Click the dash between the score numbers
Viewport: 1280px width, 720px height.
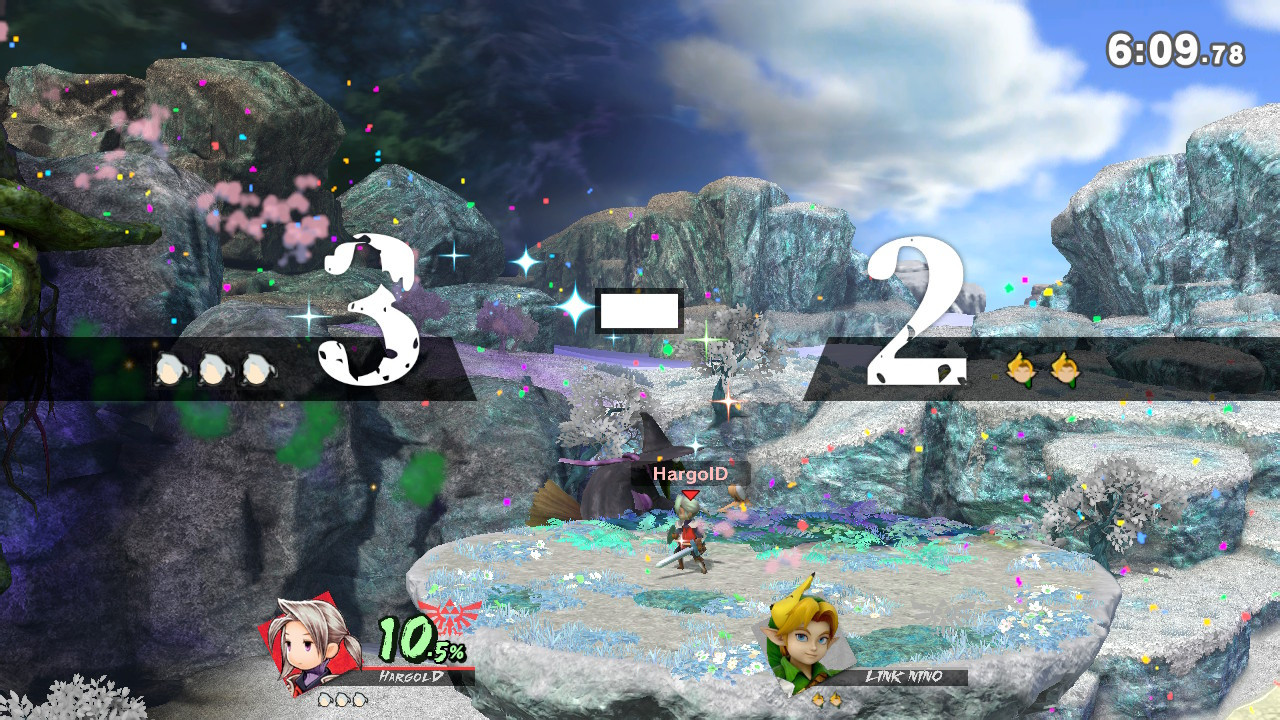pyautogui.click(x=640, y=310)
